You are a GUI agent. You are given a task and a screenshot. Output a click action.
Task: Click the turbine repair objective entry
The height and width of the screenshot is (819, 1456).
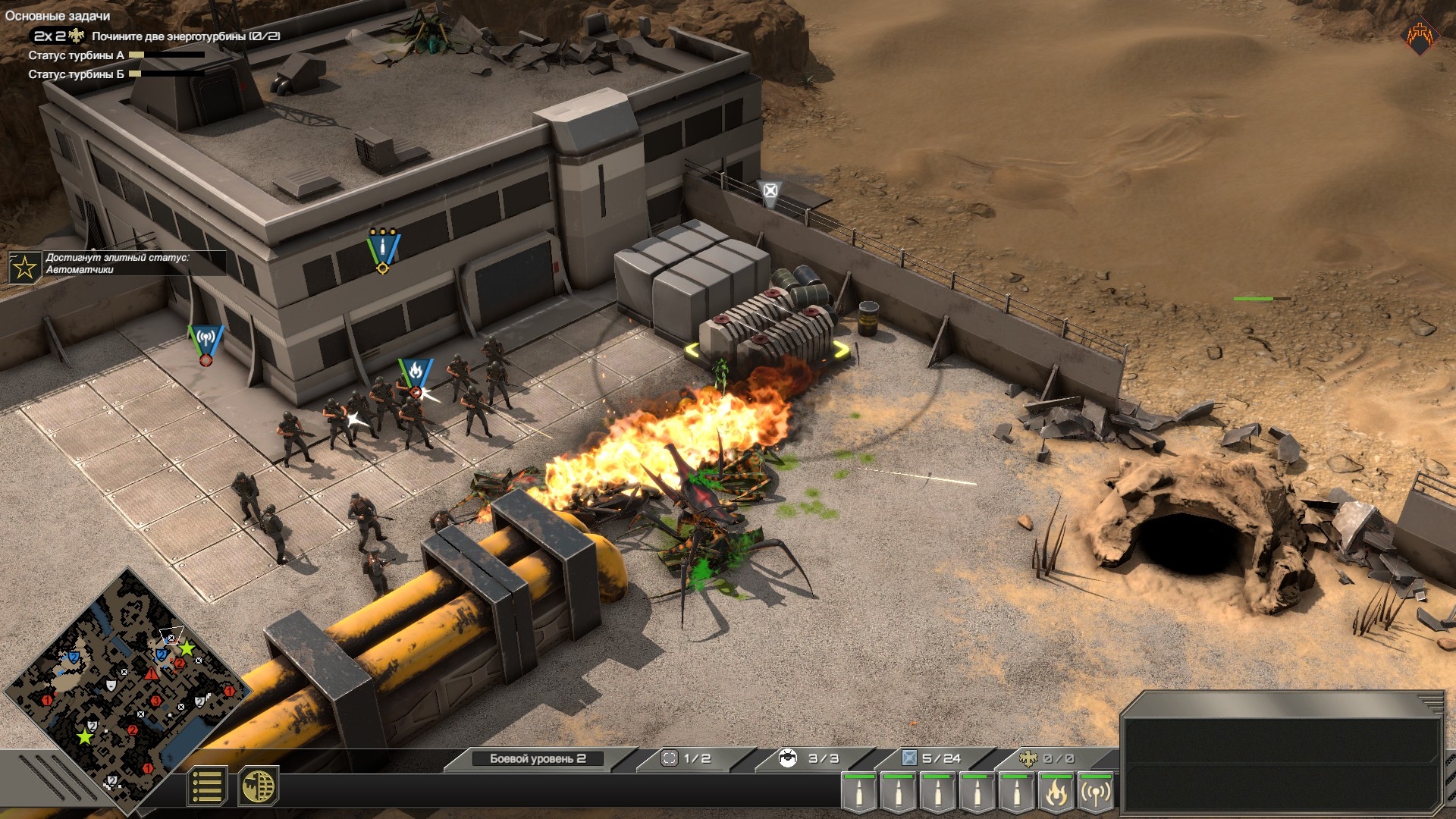[x=185, y=36]
